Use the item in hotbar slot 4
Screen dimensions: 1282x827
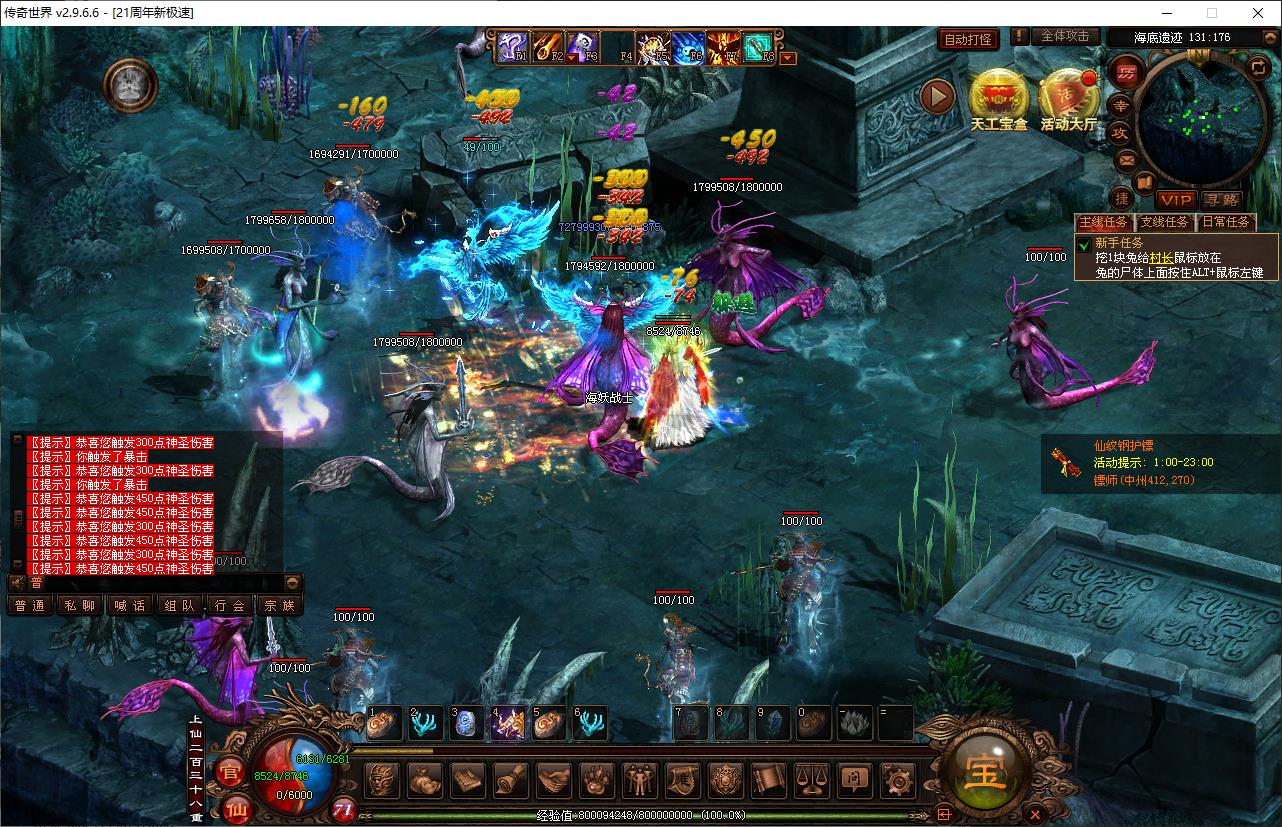pyautogui.click(x=508, y=723)
